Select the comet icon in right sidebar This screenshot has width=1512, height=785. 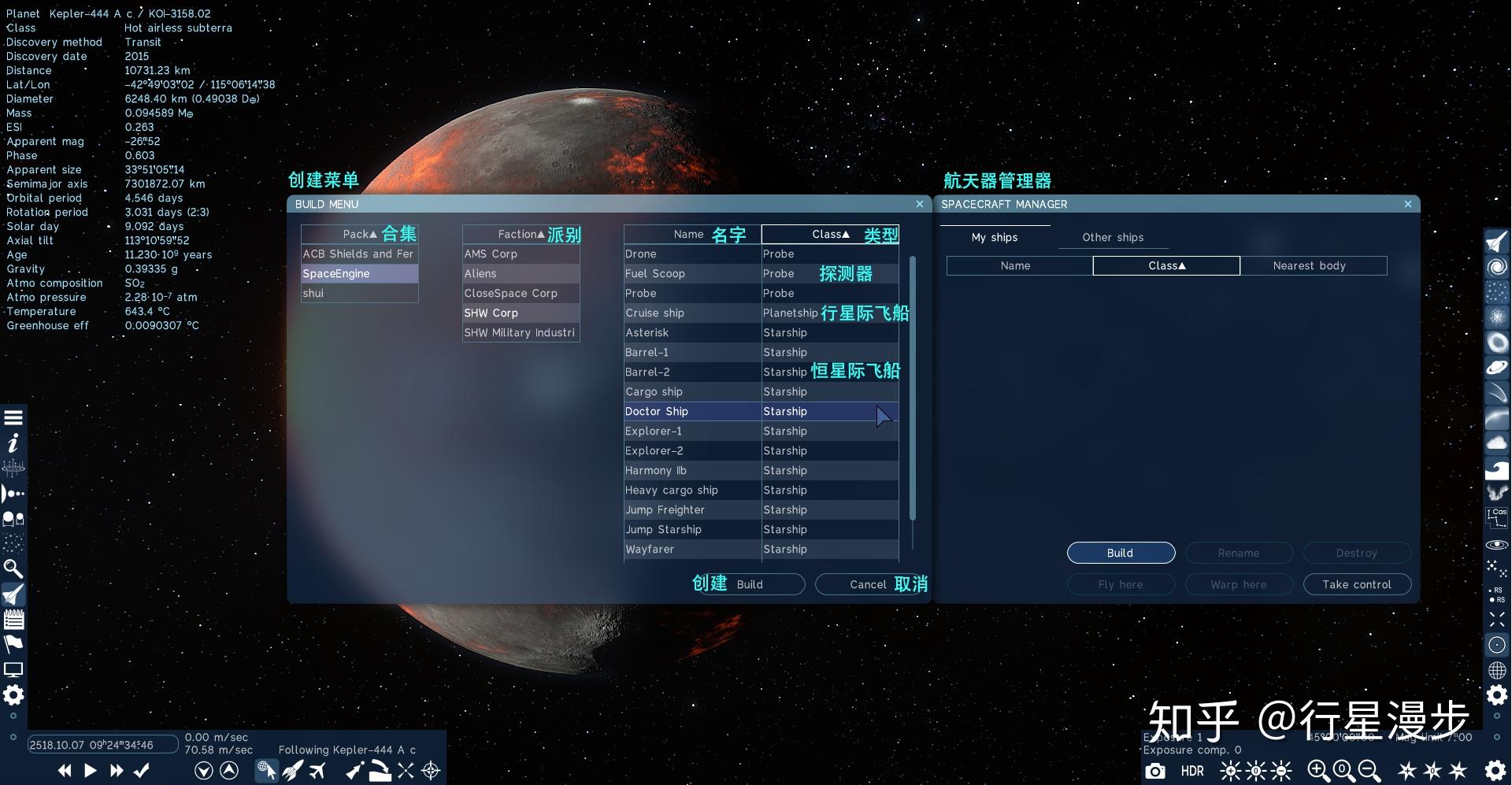(x=1496, y=393)
